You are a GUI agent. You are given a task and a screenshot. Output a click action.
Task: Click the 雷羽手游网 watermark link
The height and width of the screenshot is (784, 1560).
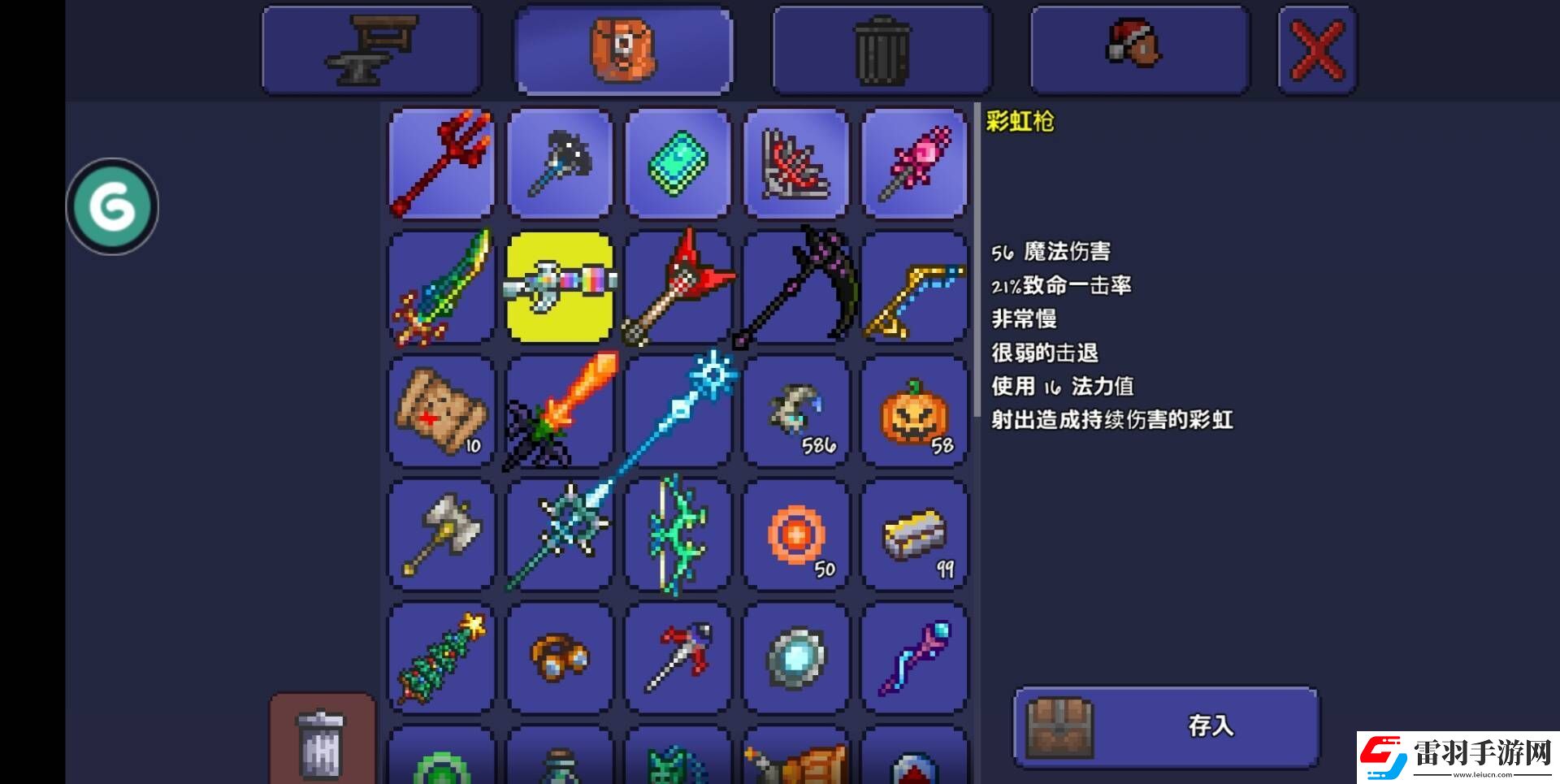coord(1462,752)
